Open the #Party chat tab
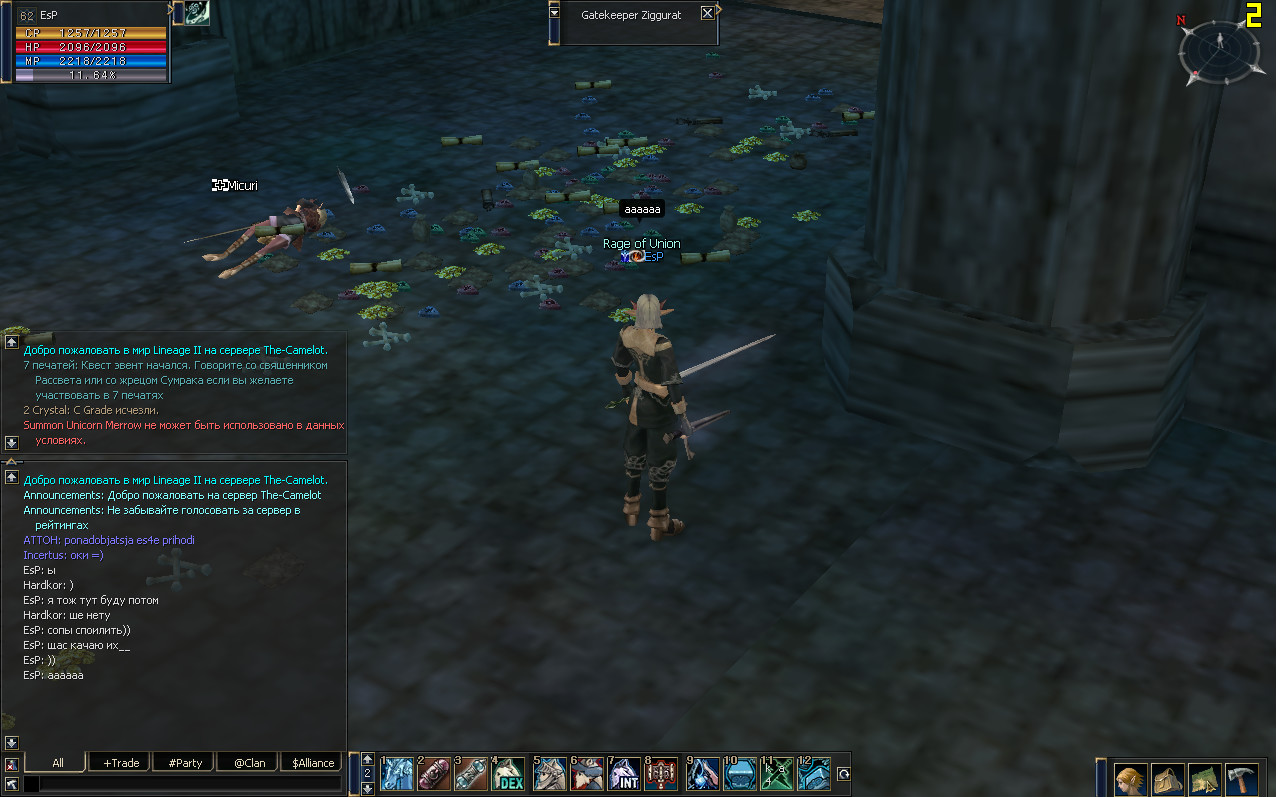The image size is (1284, 797). [184, 763]
